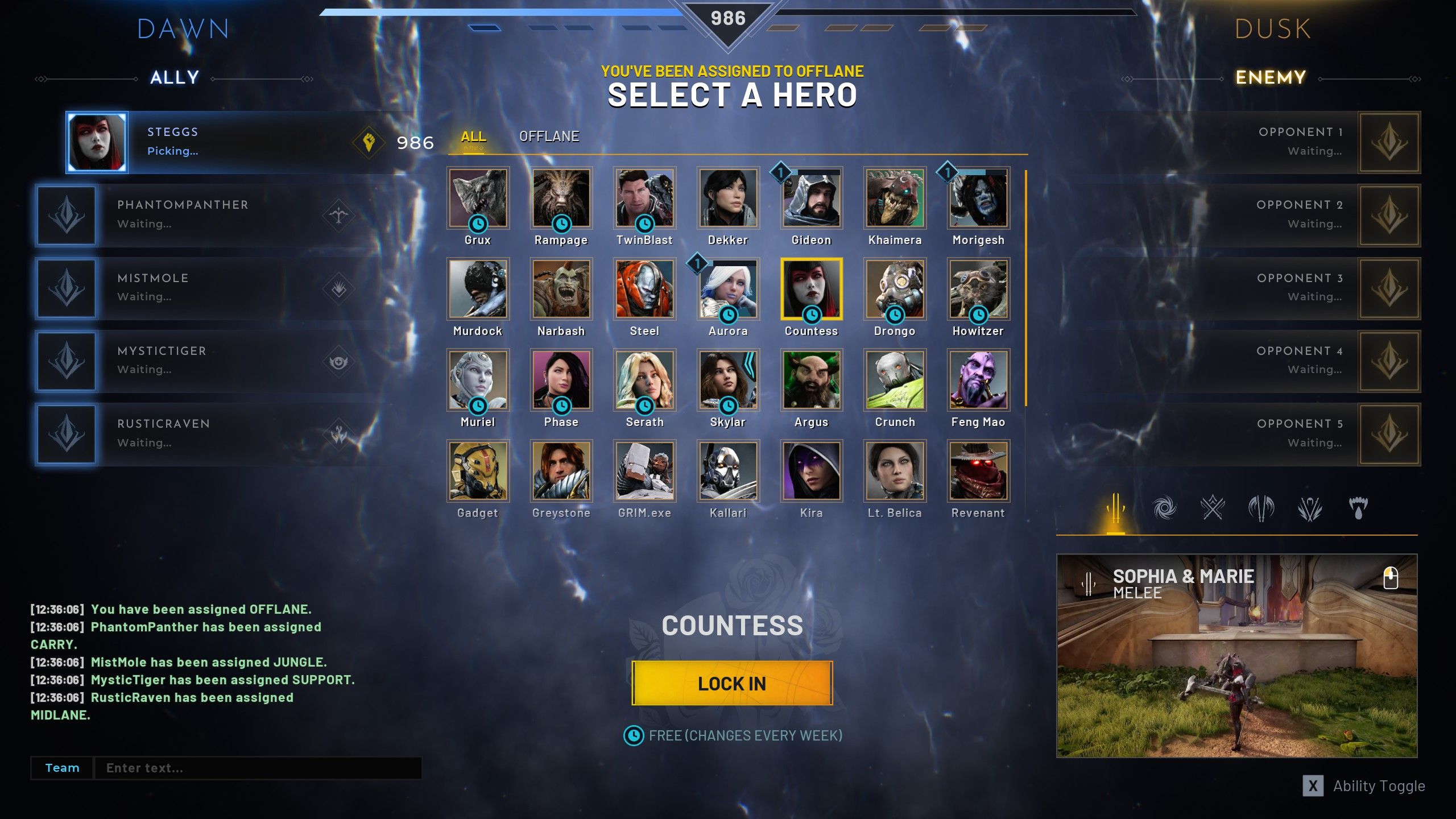Choose the Steel hero tile

click(x=644, y=289)
